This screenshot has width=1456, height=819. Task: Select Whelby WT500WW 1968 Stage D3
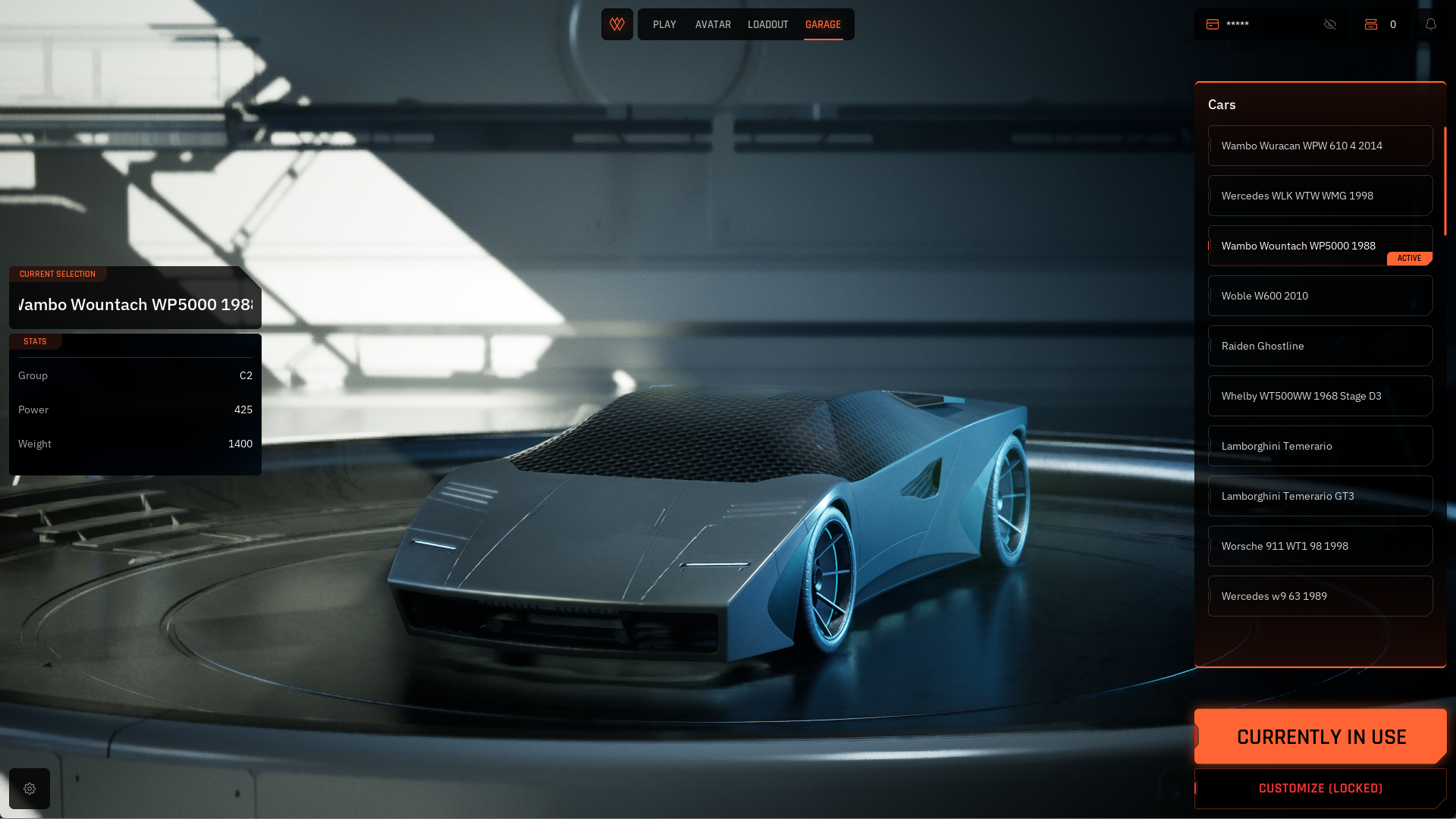[1319, 396]
